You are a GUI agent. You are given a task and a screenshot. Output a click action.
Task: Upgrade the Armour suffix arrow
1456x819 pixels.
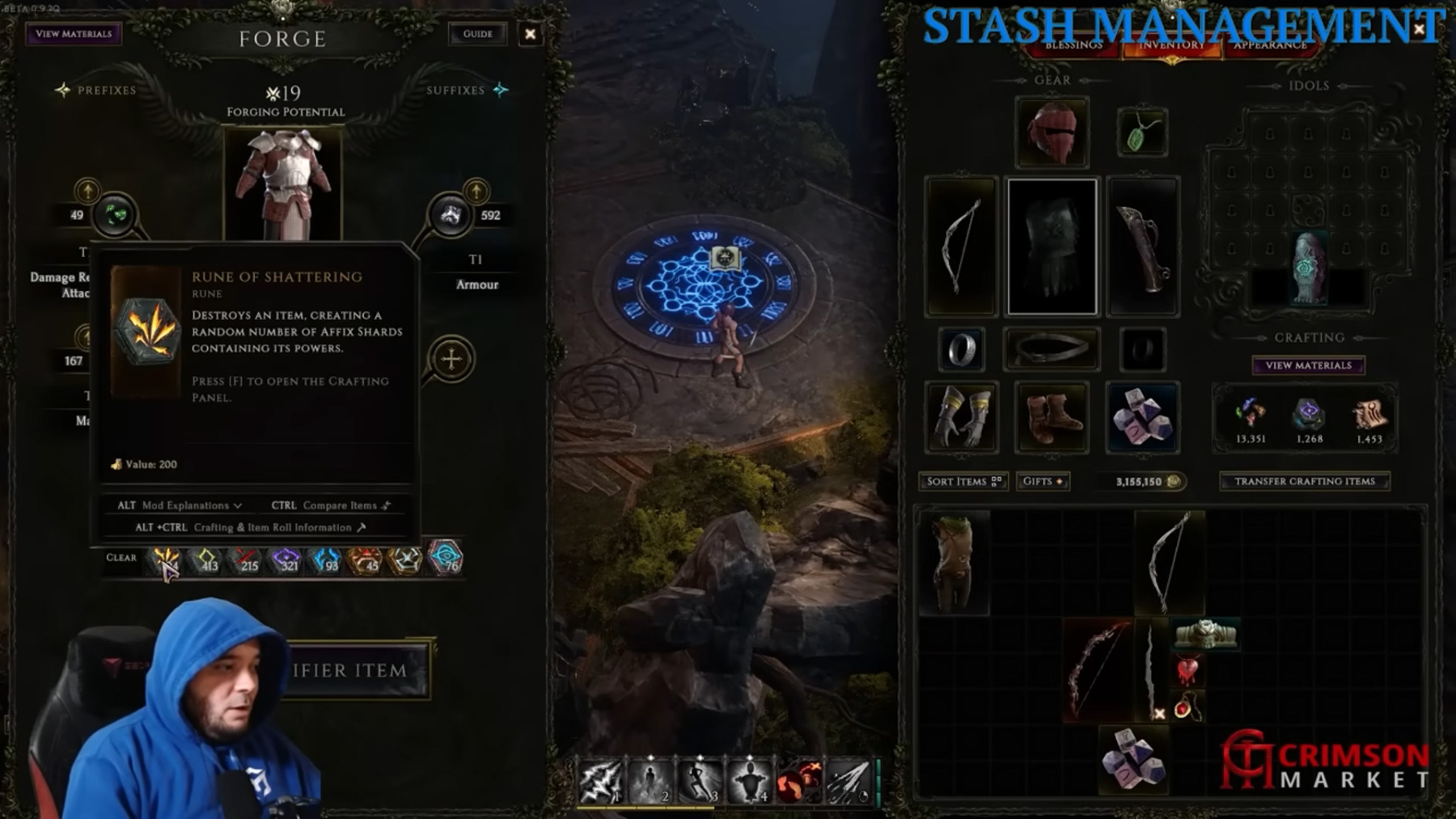pos(476,192)
